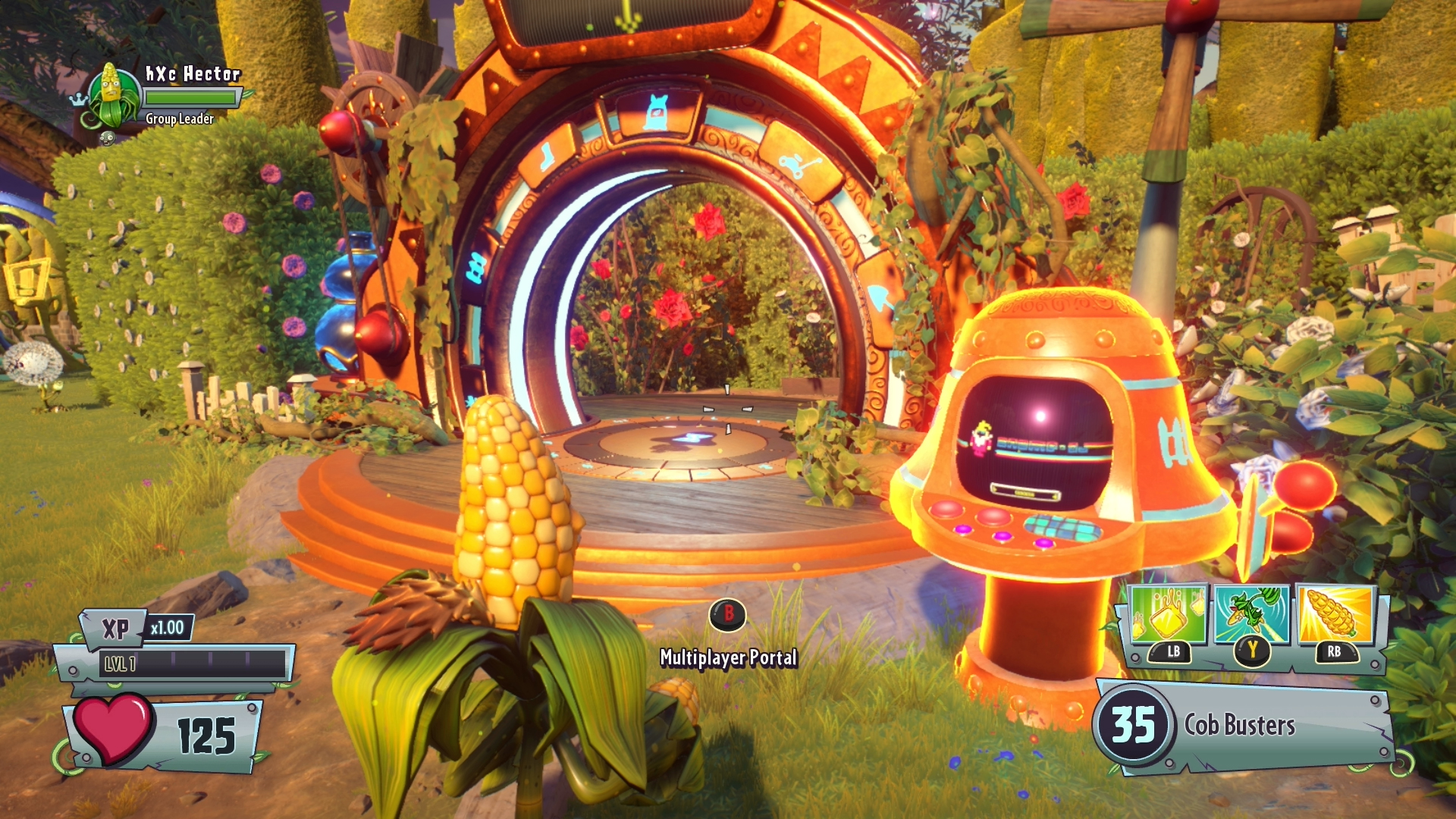Viewport: 1456px width, 819px height.
Task: Click the heart icon beside the 125 health value
Action: 112,728
